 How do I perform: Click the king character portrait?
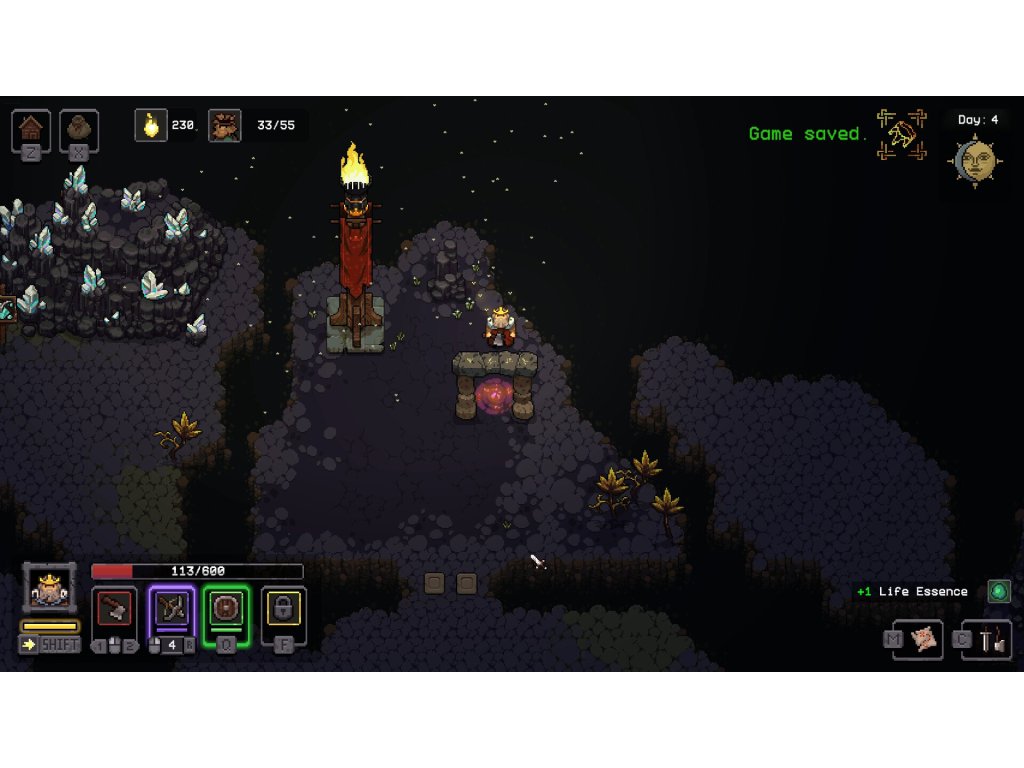(x=49, y=588)
